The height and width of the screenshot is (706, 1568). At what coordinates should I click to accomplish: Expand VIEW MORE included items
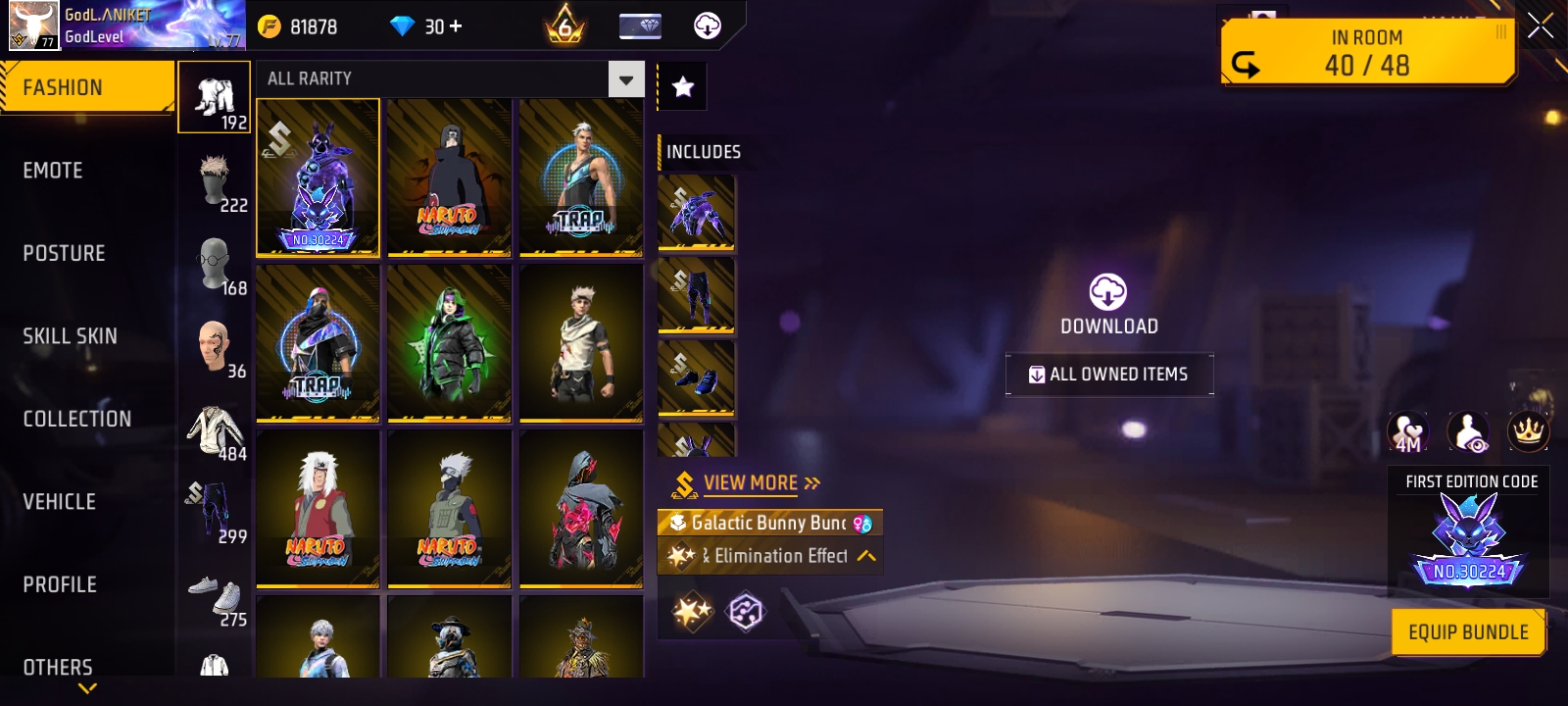click(751, 482)
